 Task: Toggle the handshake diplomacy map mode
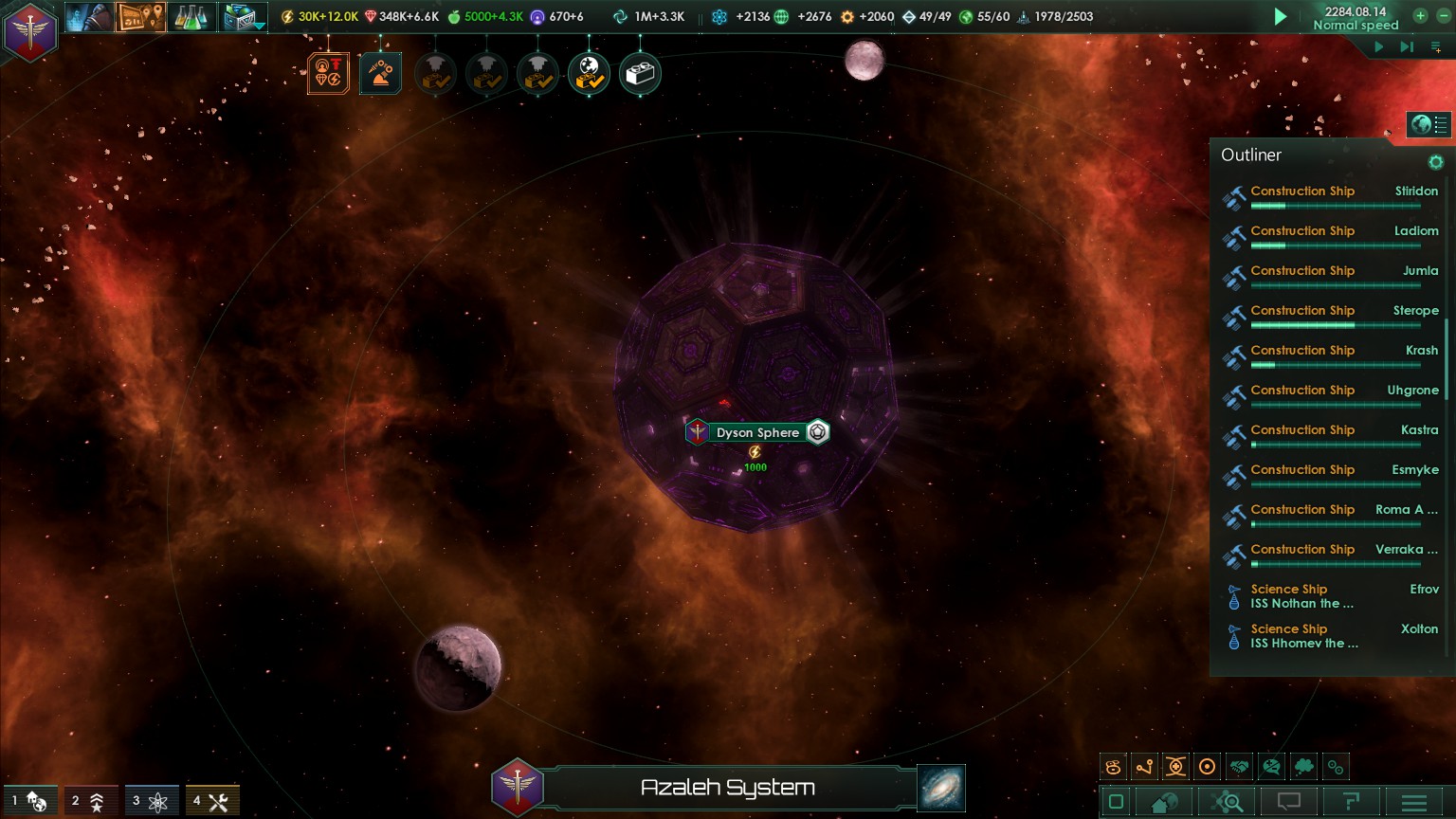click(1239, 767)
